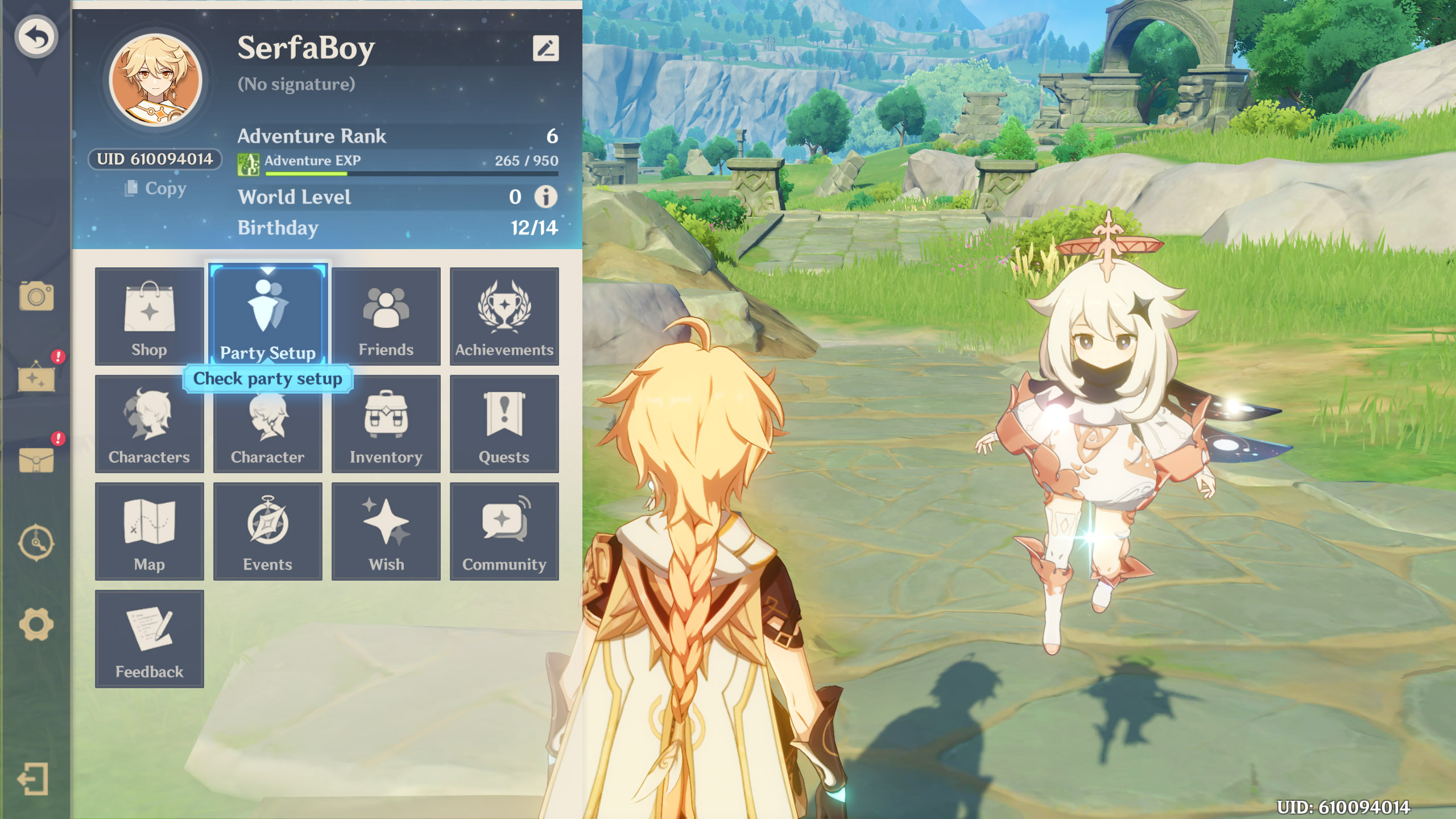Copy the UID number
Viewport: 1456px width, 819px height.
[155, 188]
